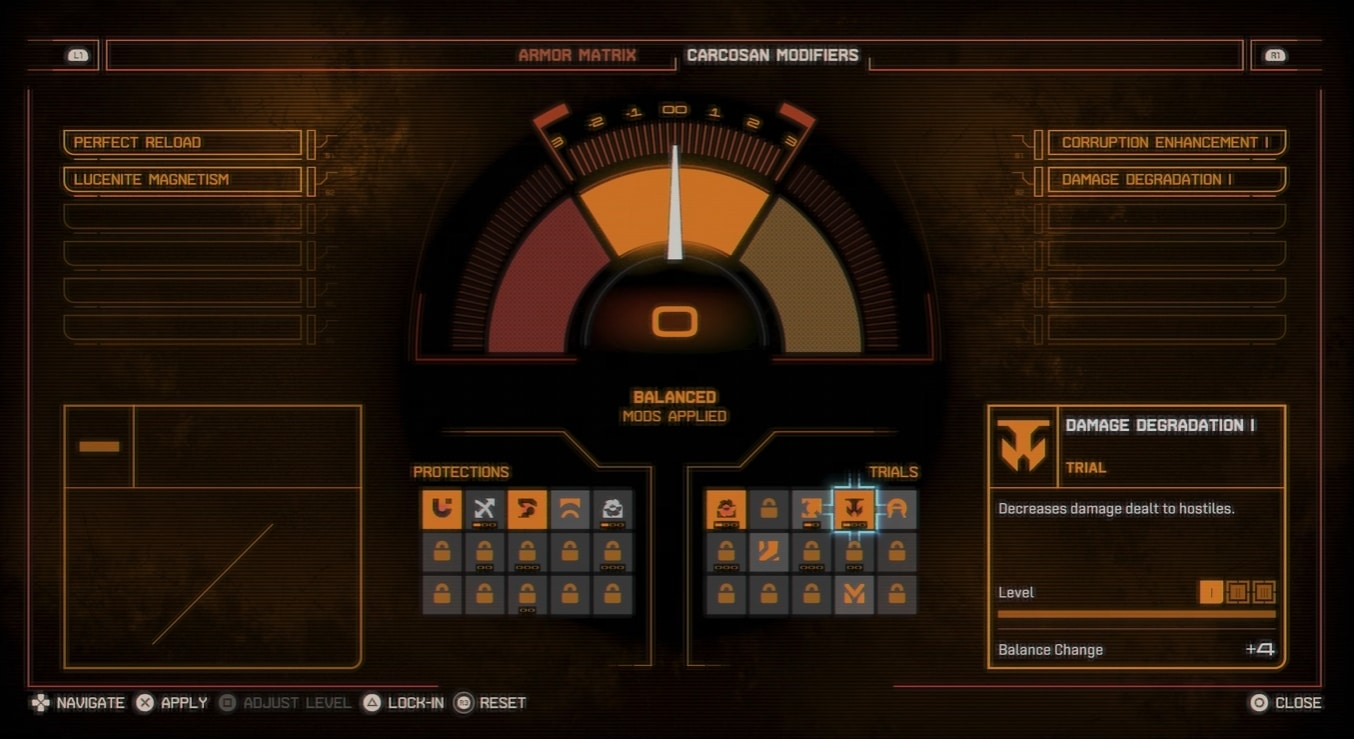Select the square-with-arrows trial icon

pos(811,509)
